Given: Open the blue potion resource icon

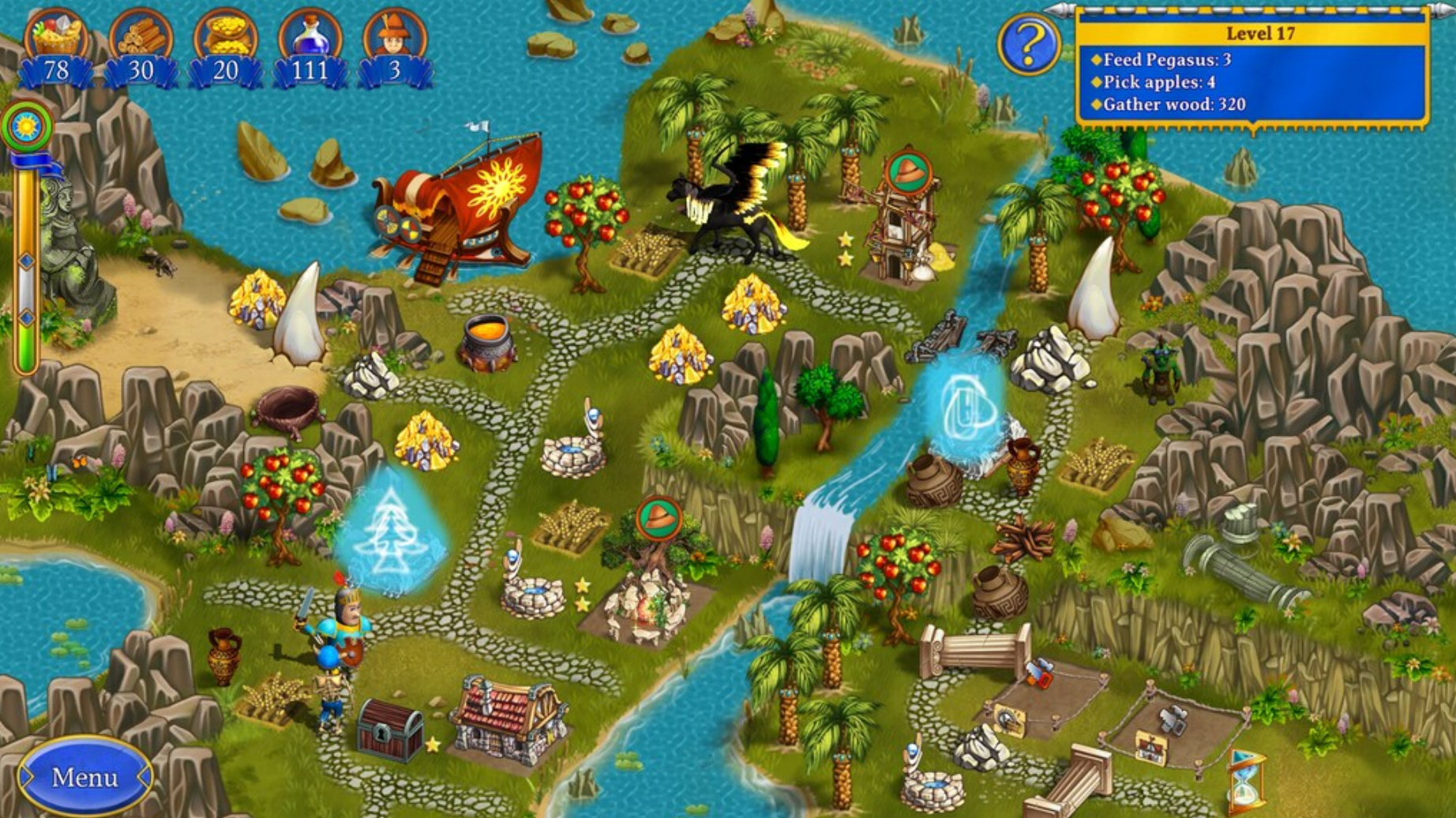Looking at the screenshot, I should pos(312,36).
